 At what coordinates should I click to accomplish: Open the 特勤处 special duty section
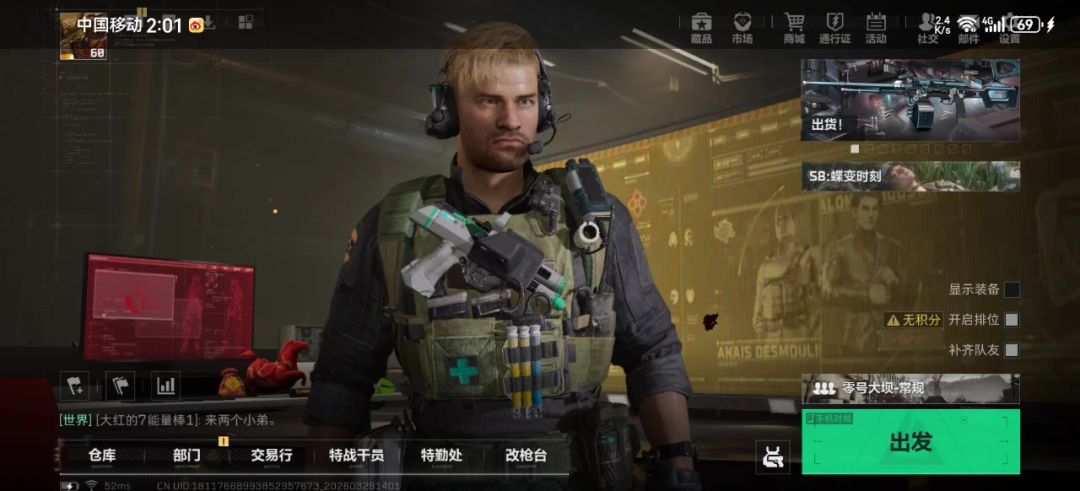coord(441,456)
